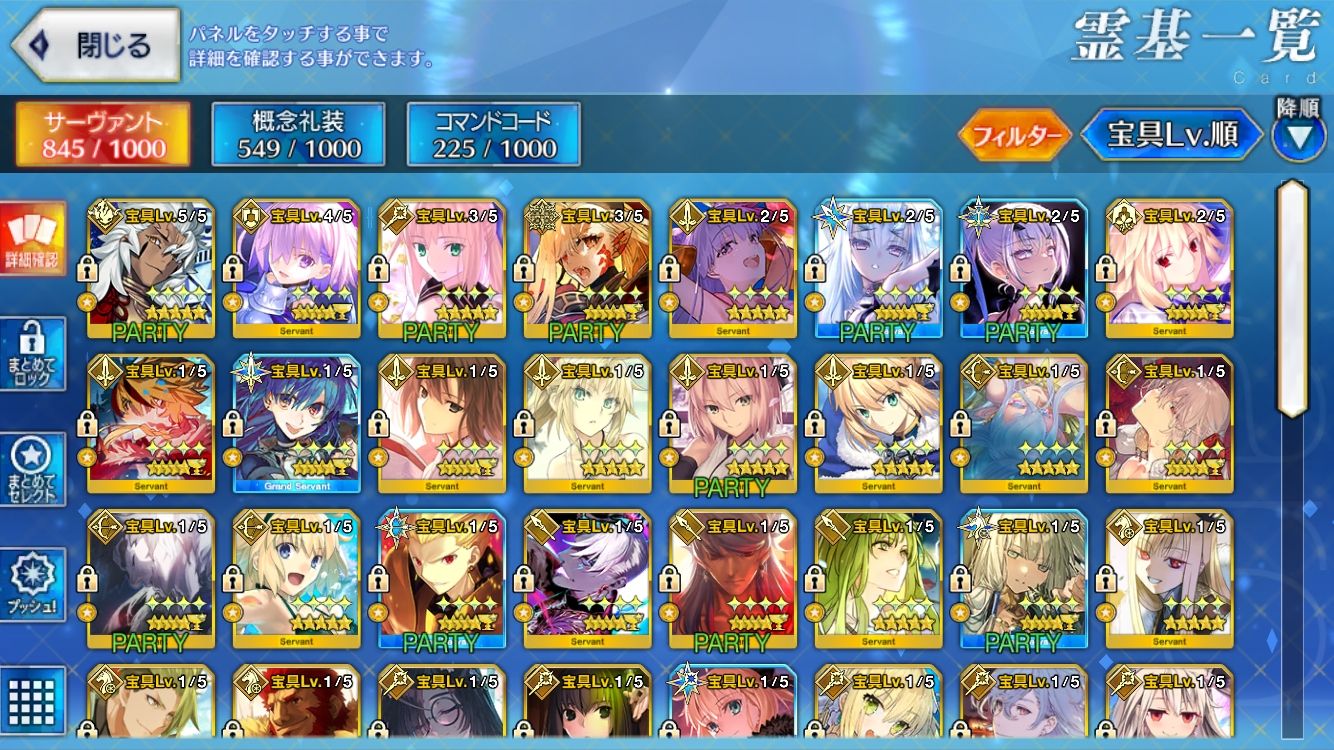Screen dimensions: 1334x750
Task: Change the grid layout view icon
Action: click(32, 695)
